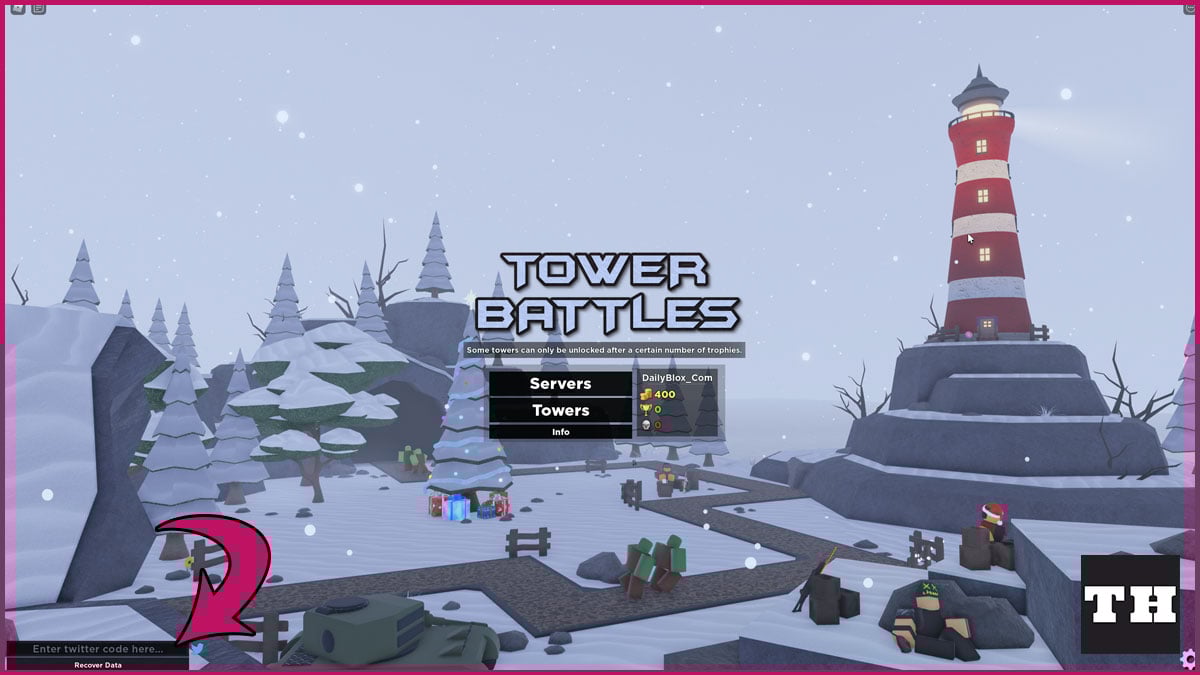The image size is (1200, 675).
Task: Open the Towers menu
Action: [560, 410]
